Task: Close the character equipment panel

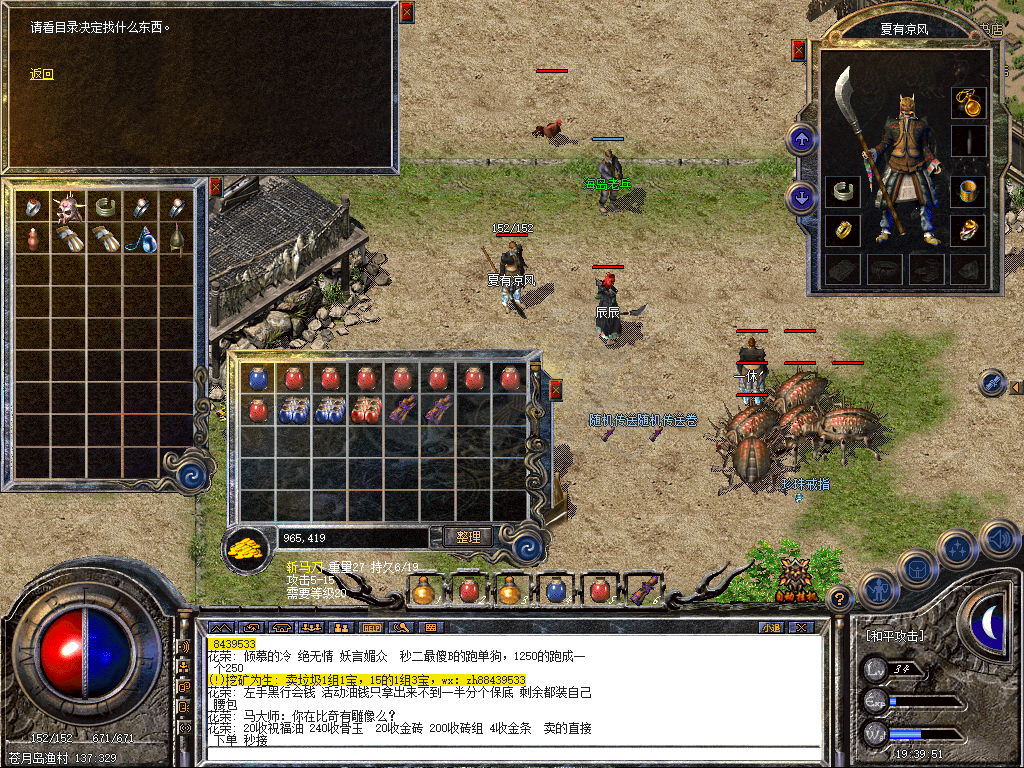Action: pyautogui.click(x=798, y=50)
